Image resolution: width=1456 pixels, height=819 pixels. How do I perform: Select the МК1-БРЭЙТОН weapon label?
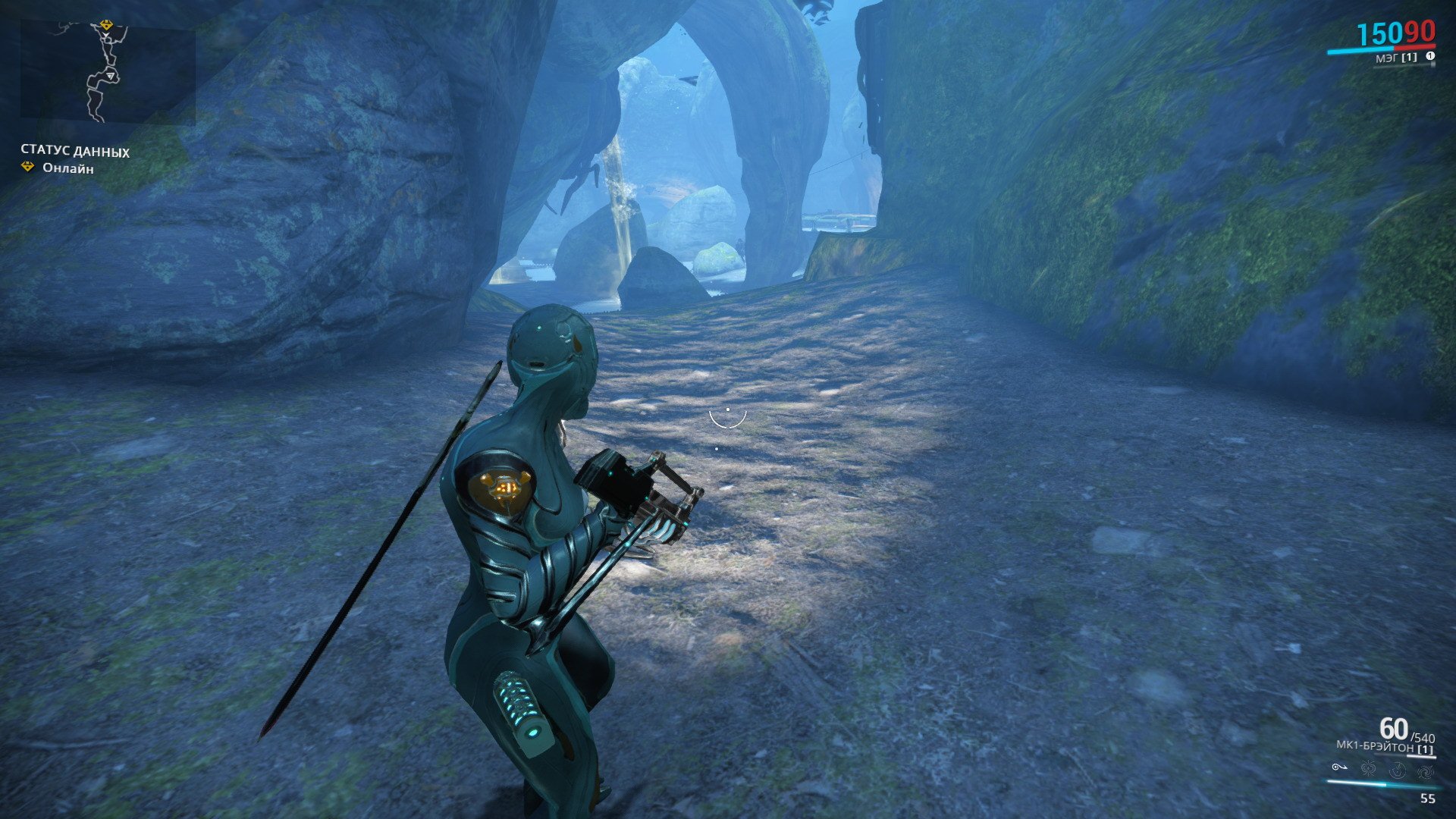[x=1374, y=747]
